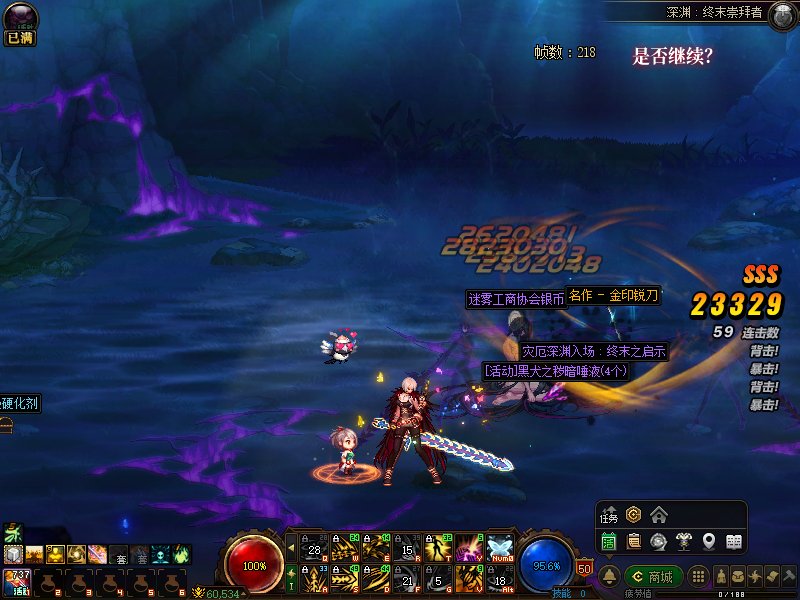The height and width of the screenshot is (600, 800).
Task: Open the quest scroll clipboard icon
Action: 633,542
